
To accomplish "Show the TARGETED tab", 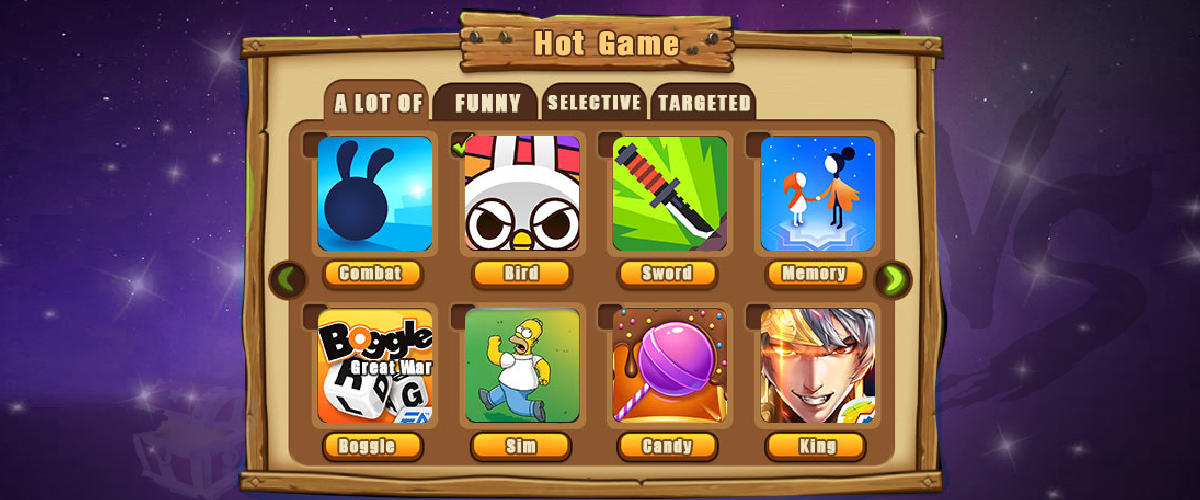I will coord(704,102).
